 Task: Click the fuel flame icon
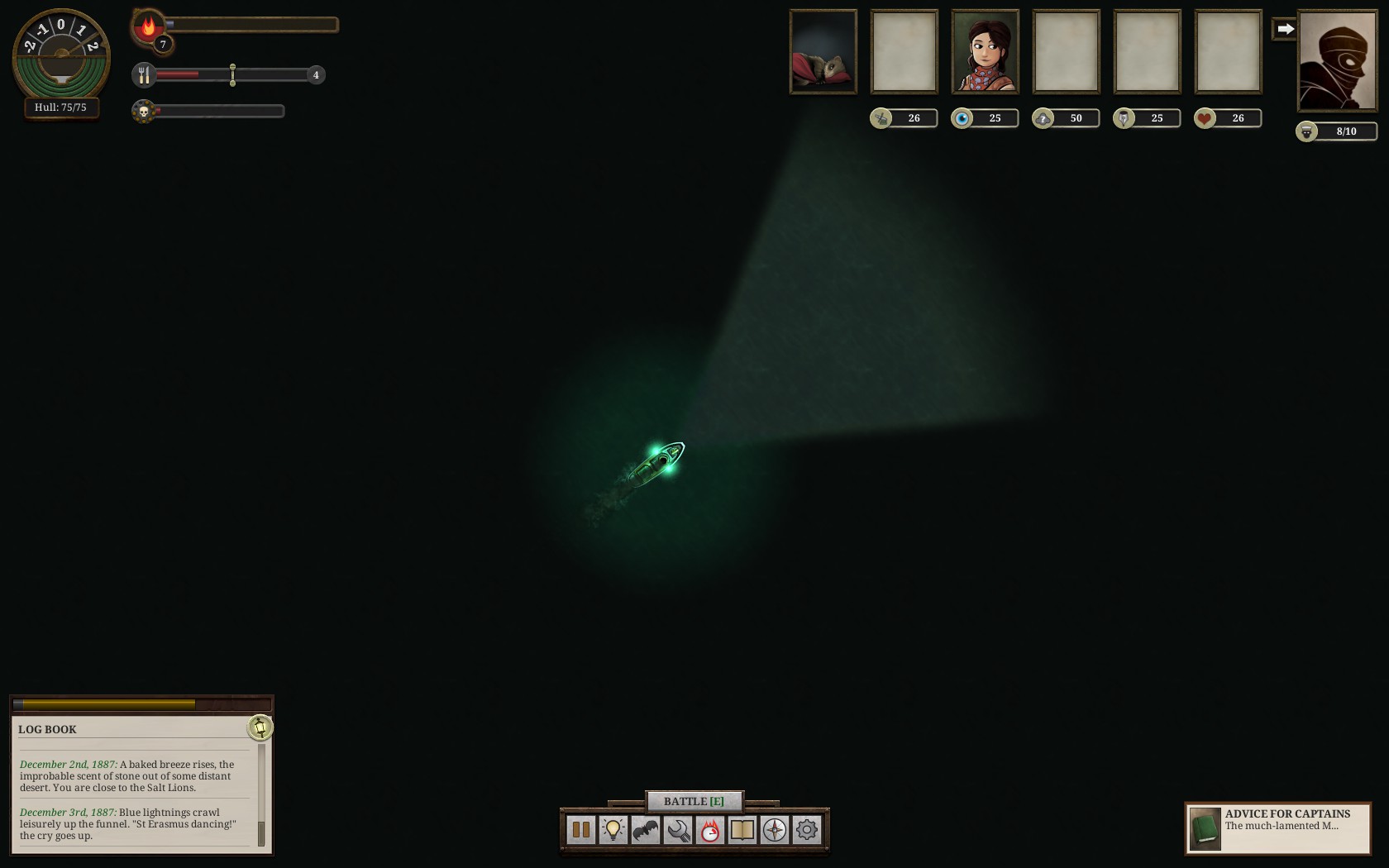pyautogui.click(x=147, y=25)
